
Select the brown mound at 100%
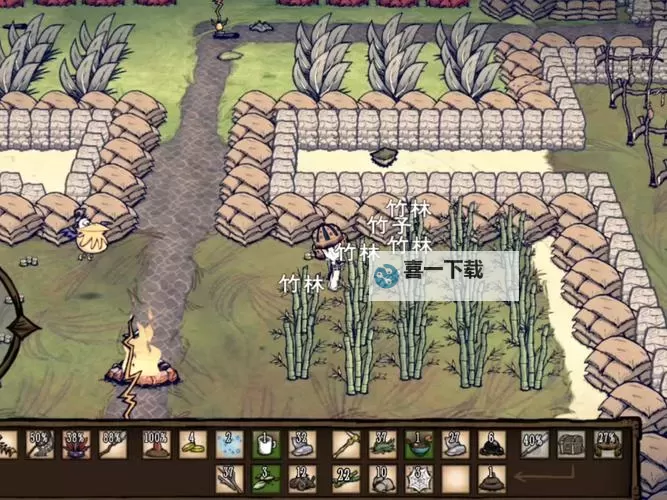pos(155,444)
